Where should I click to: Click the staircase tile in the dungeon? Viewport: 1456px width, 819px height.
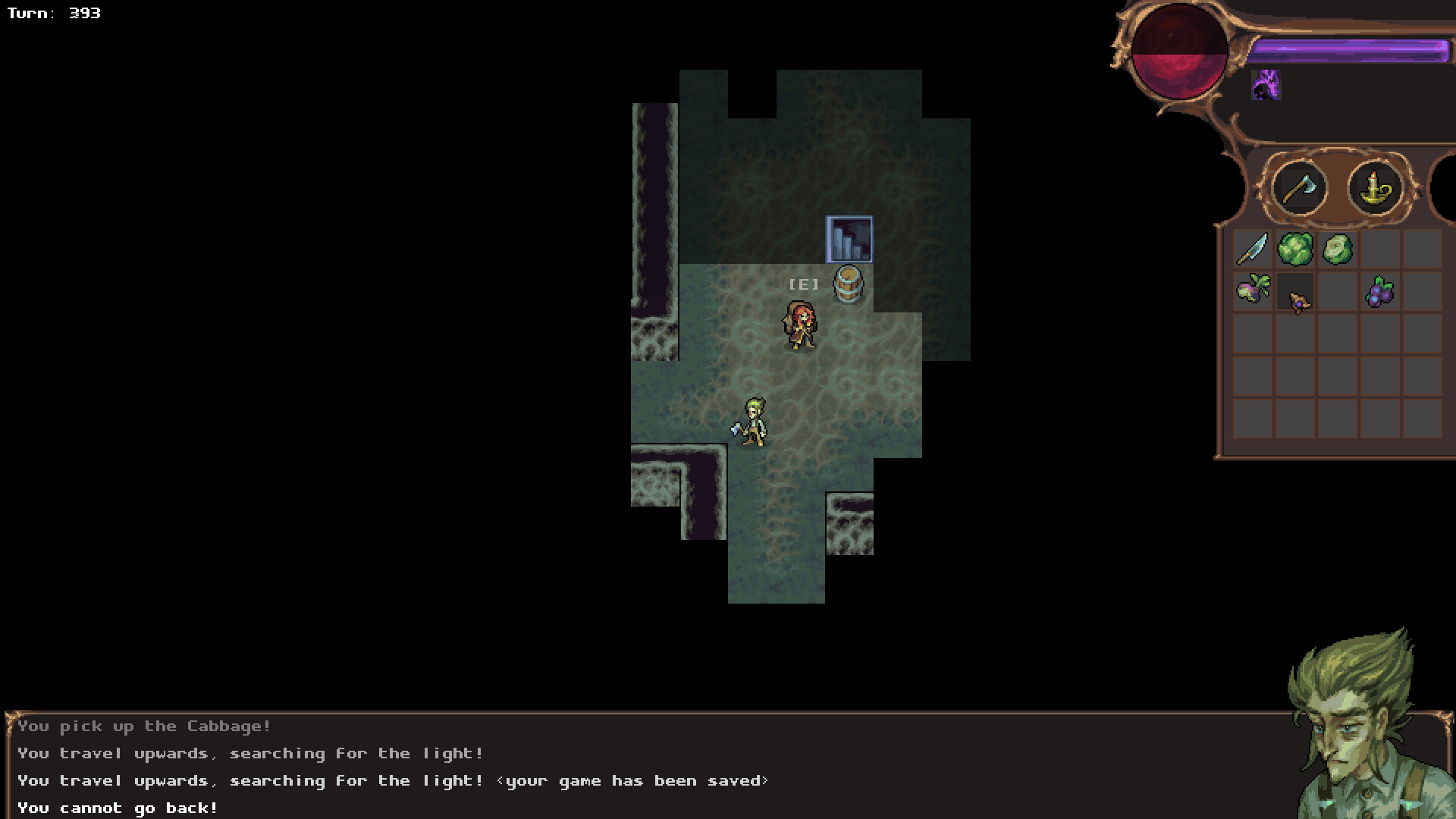(848, 240)
